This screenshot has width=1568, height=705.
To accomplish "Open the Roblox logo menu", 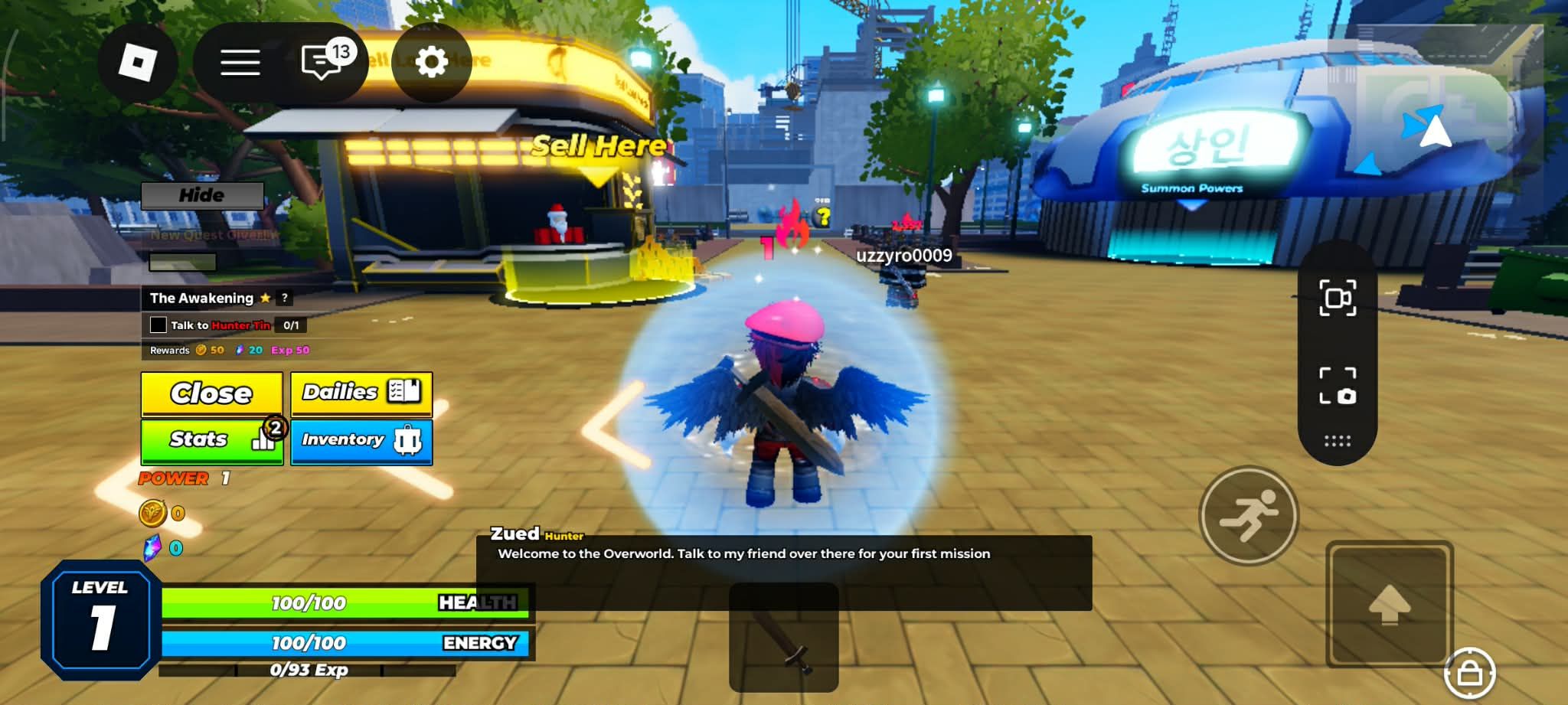I will click(138, 63).
